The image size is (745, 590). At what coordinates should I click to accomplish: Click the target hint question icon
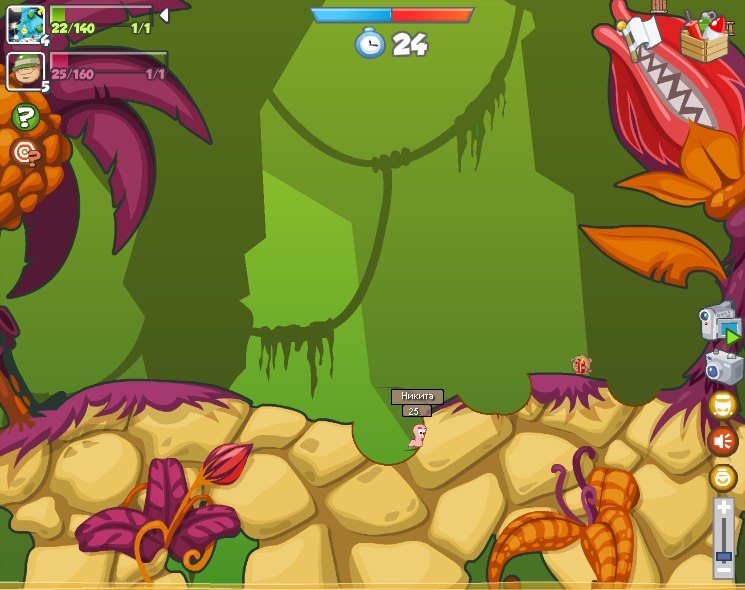[25, 152]
